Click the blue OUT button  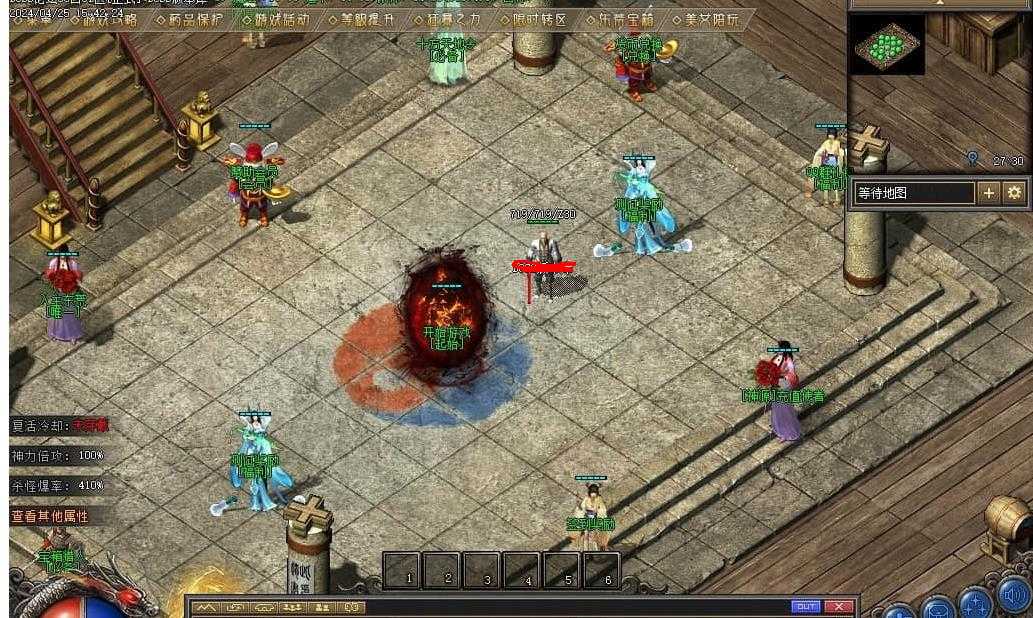click(x=805, y=607)
